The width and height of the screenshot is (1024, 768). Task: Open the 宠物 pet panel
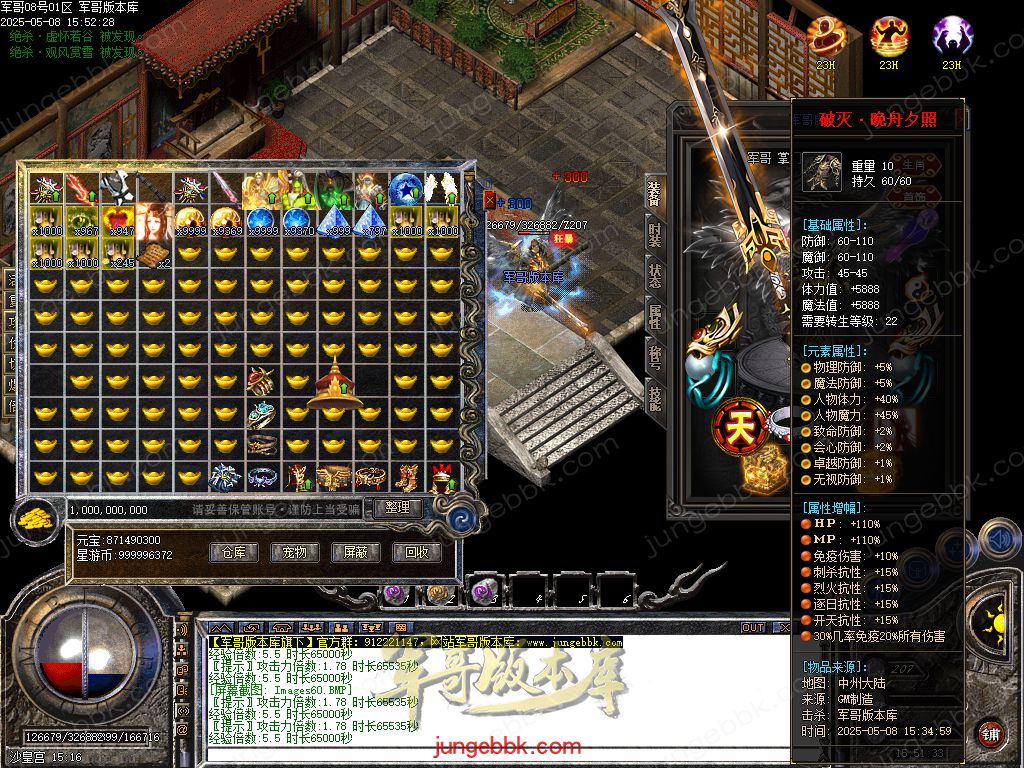tap(294, 552)
